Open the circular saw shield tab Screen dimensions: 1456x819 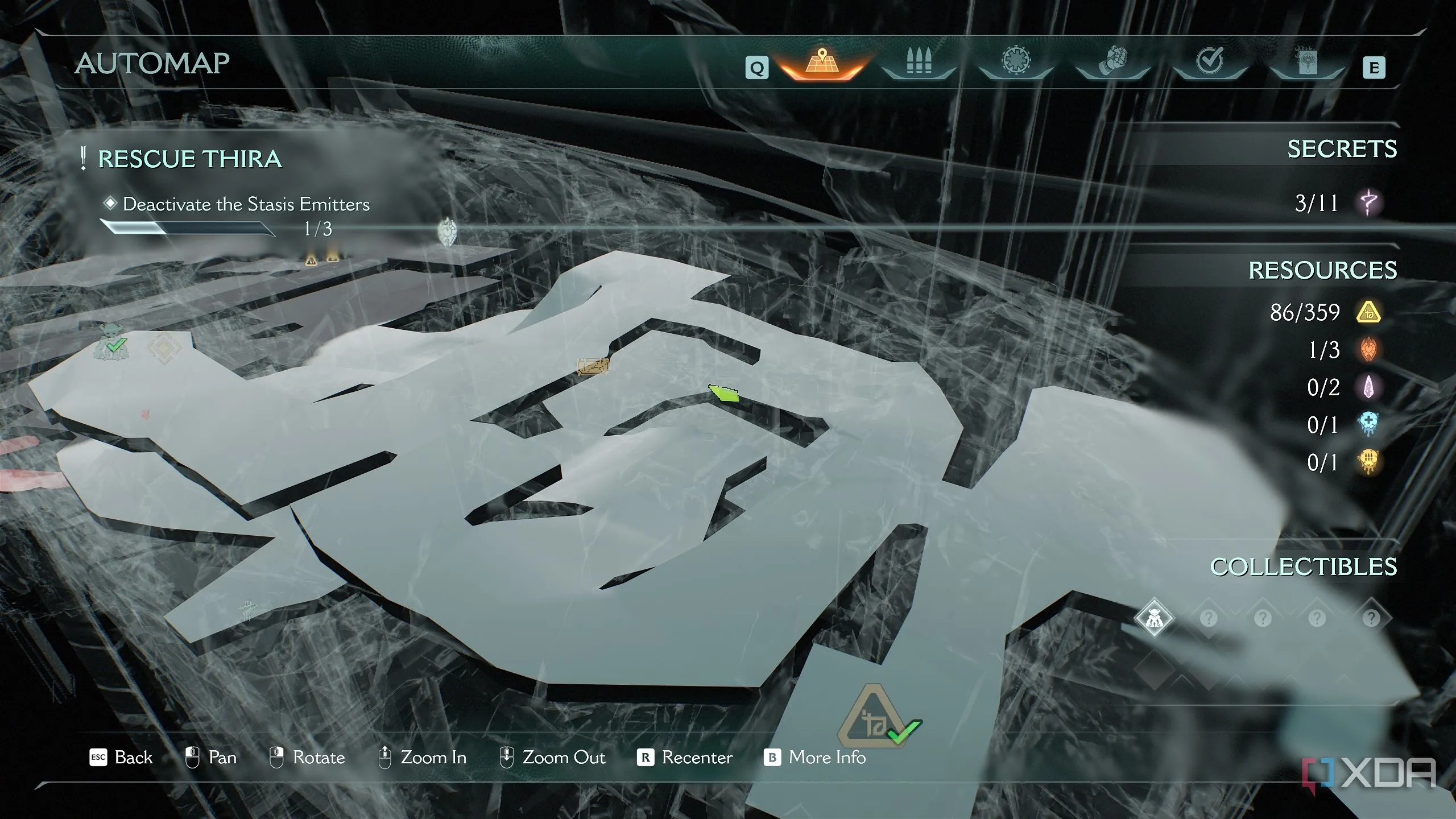click(x=1016, y=61)
